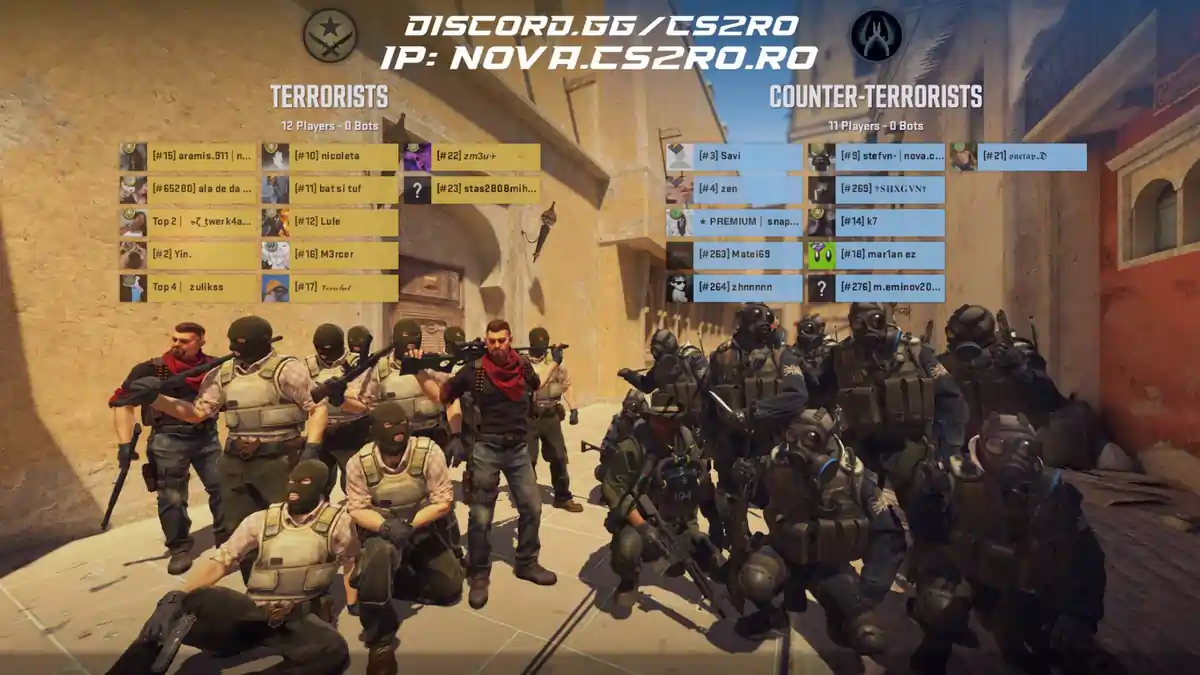Choose the zm3u player row
The image size is (1200, 675).
point(472,157)
